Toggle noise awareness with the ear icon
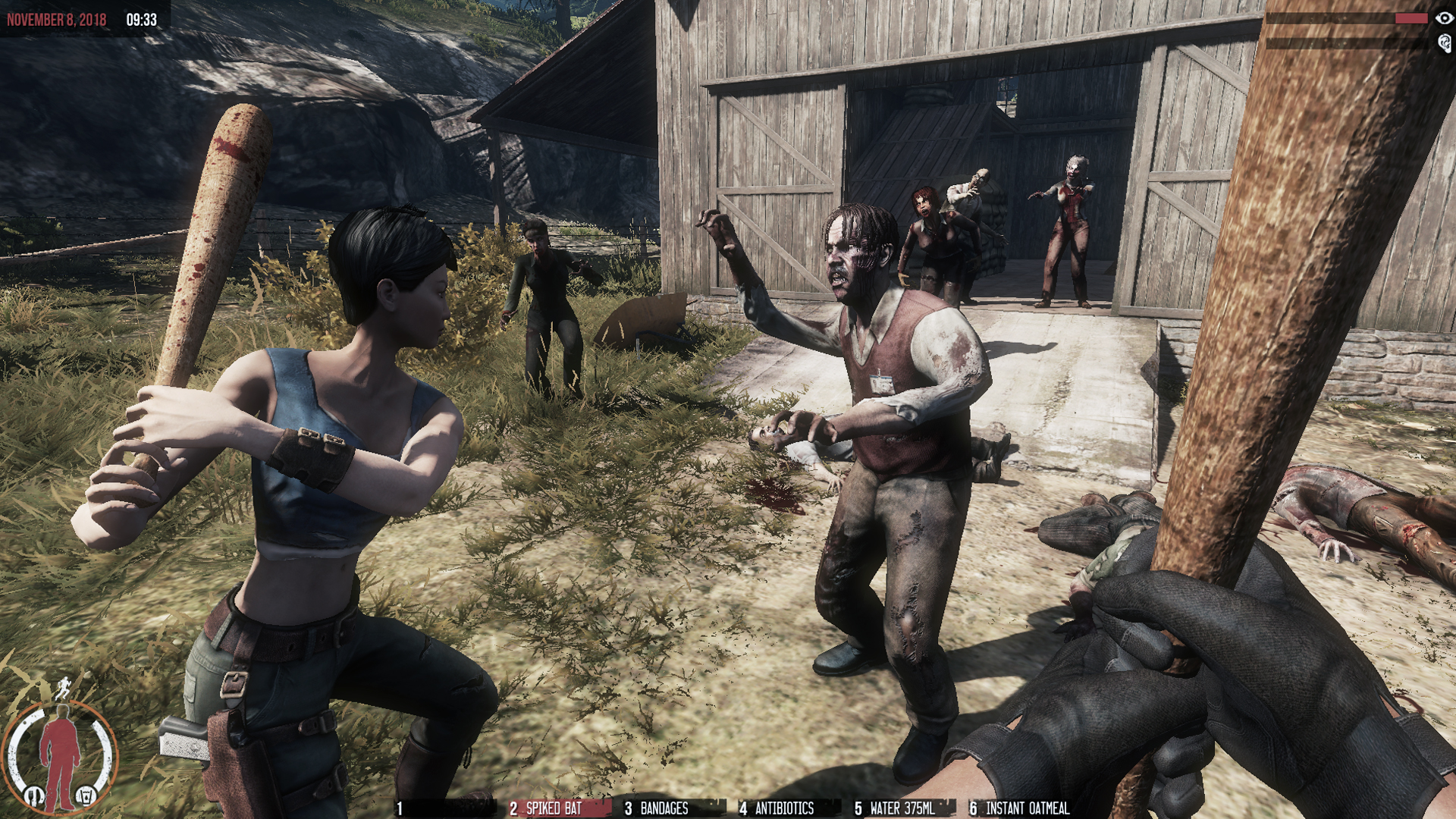The width and height of the screenshot is (1456, 819). [1444, 43]
